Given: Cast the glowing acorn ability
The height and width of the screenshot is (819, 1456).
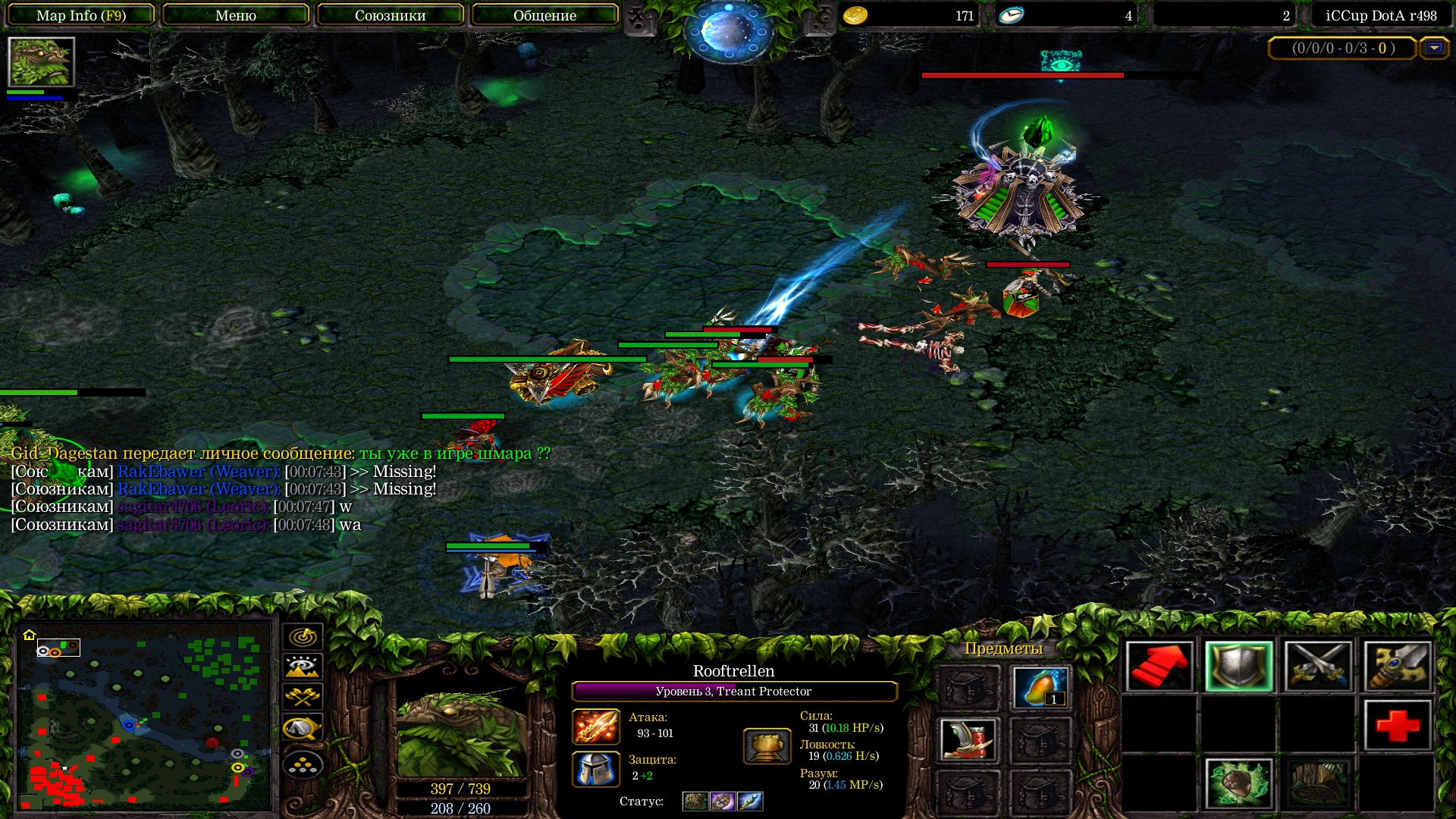Looking at the screenshot, I should click(1238, 783).
